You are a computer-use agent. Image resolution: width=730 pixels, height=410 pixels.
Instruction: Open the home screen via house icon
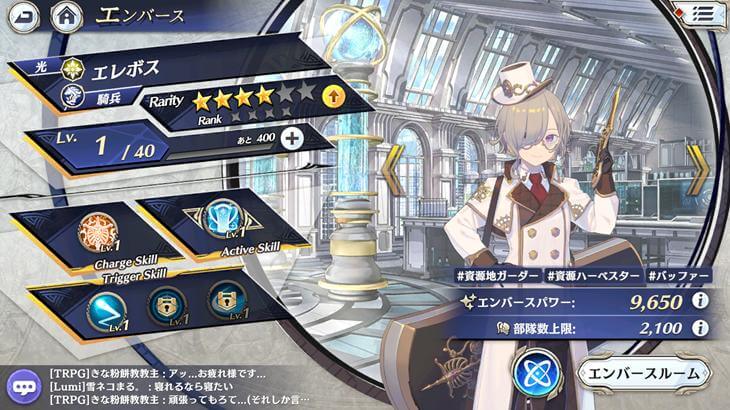coord(66,16)
